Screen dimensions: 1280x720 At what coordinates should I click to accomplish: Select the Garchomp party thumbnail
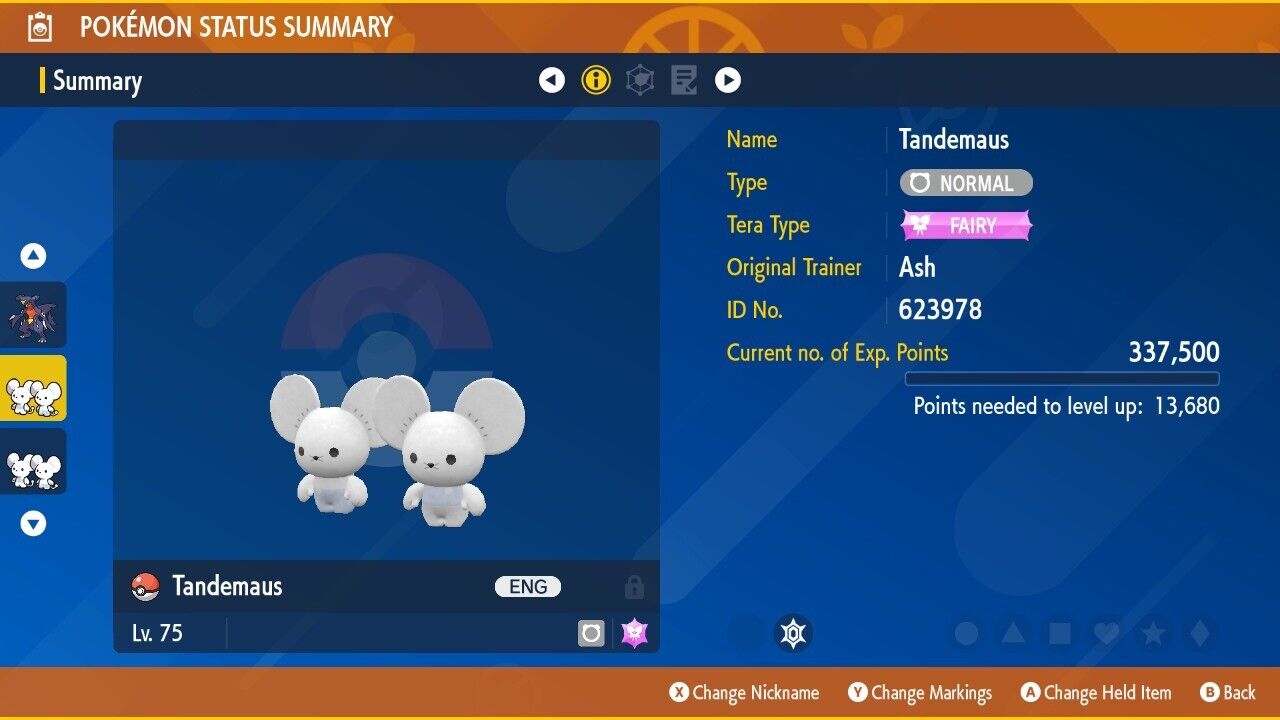coord(34,315)
